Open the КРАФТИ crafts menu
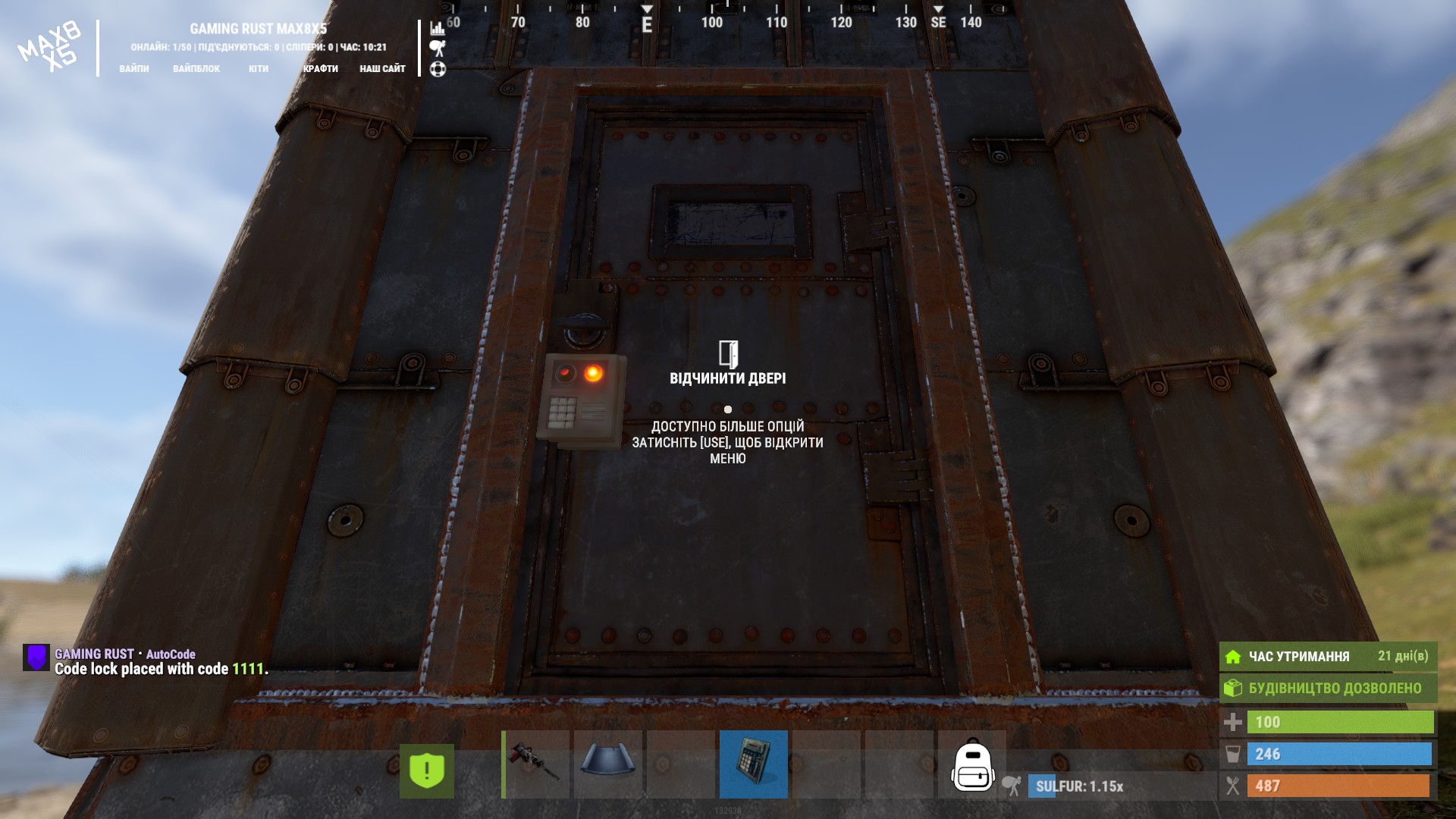 pyautogui.click(x=321, y=69)
